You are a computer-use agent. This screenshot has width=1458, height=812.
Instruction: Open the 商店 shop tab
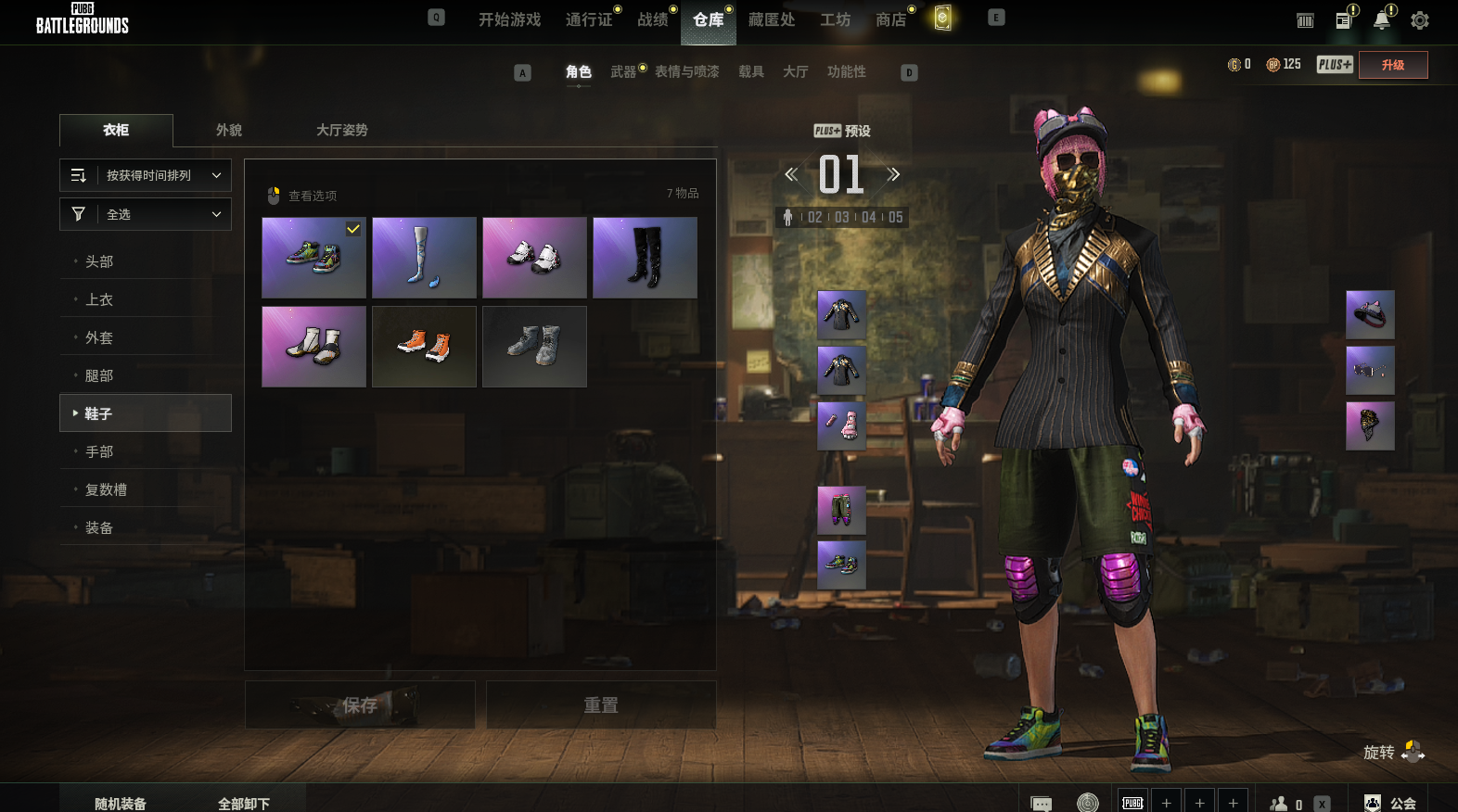pyautogui.click(x=890, y=19)
